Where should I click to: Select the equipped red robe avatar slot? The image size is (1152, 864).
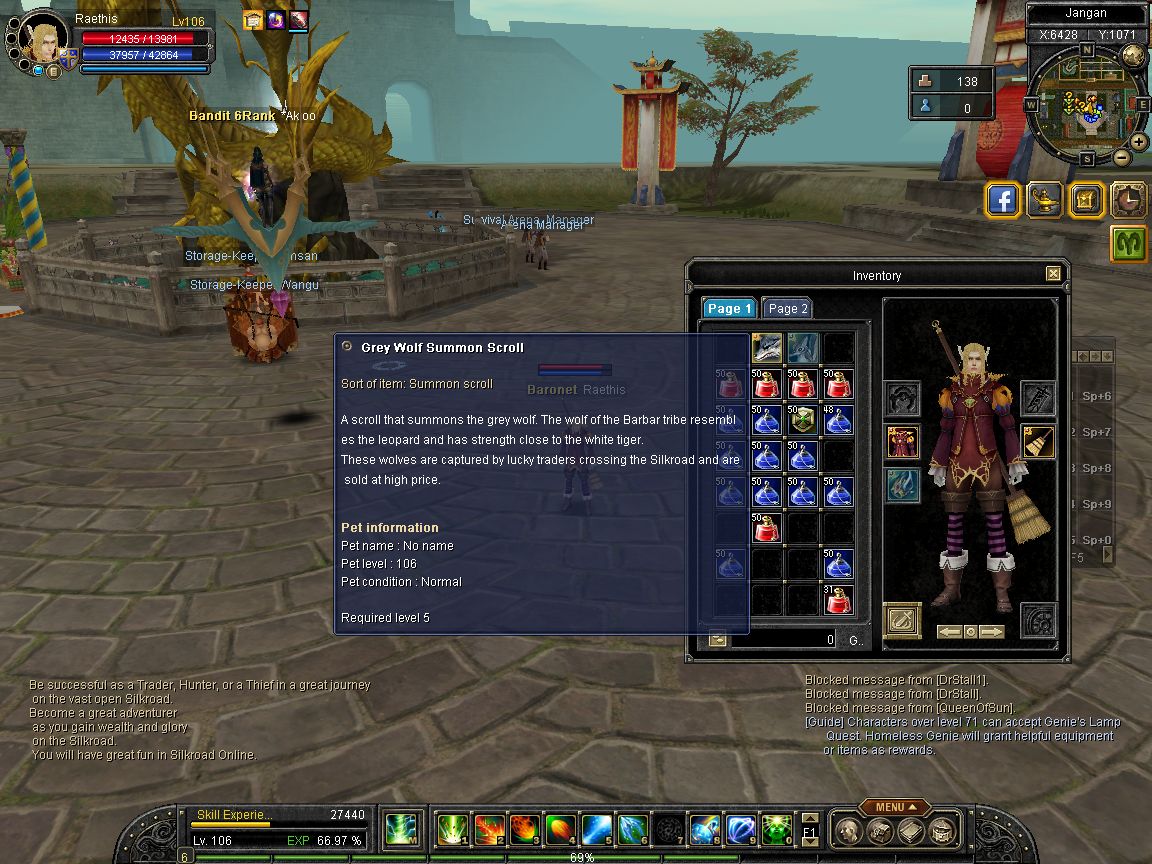click(x=903, y=441)
